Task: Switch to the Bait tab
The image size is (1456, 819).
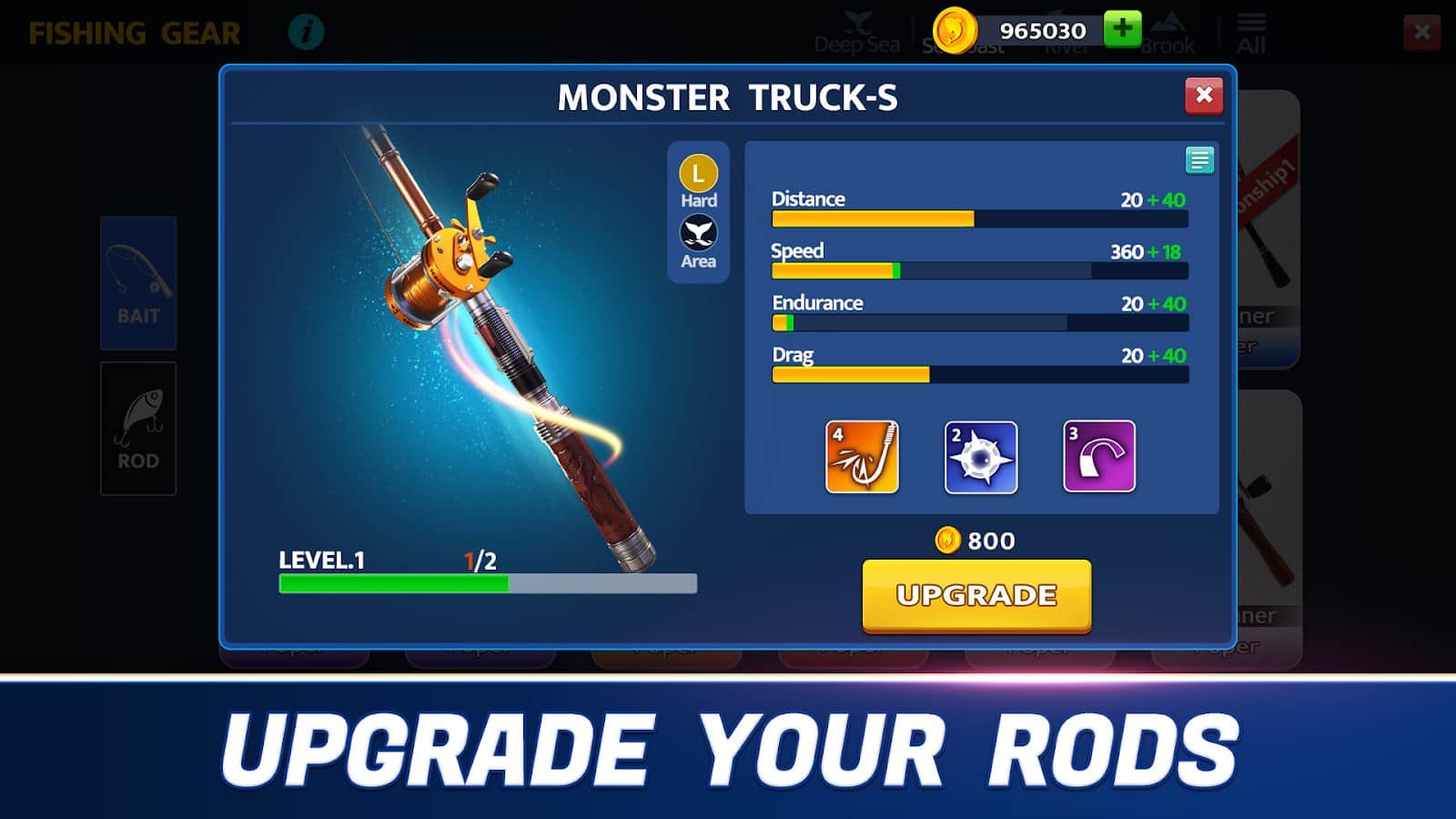Action: click(138, 283)
